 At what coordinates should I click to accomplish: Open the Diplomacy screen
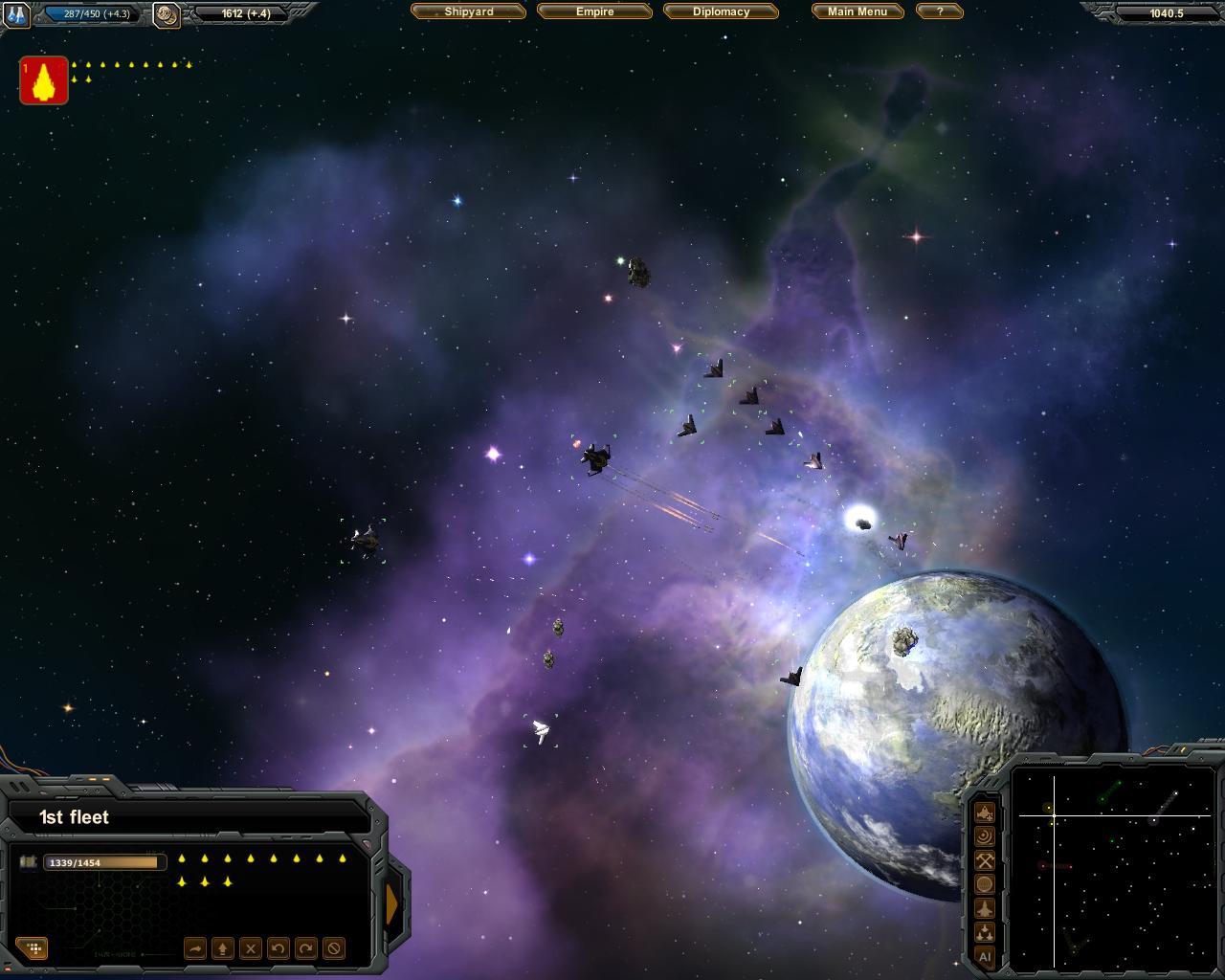pyautogui.click(x=721, y=11)
